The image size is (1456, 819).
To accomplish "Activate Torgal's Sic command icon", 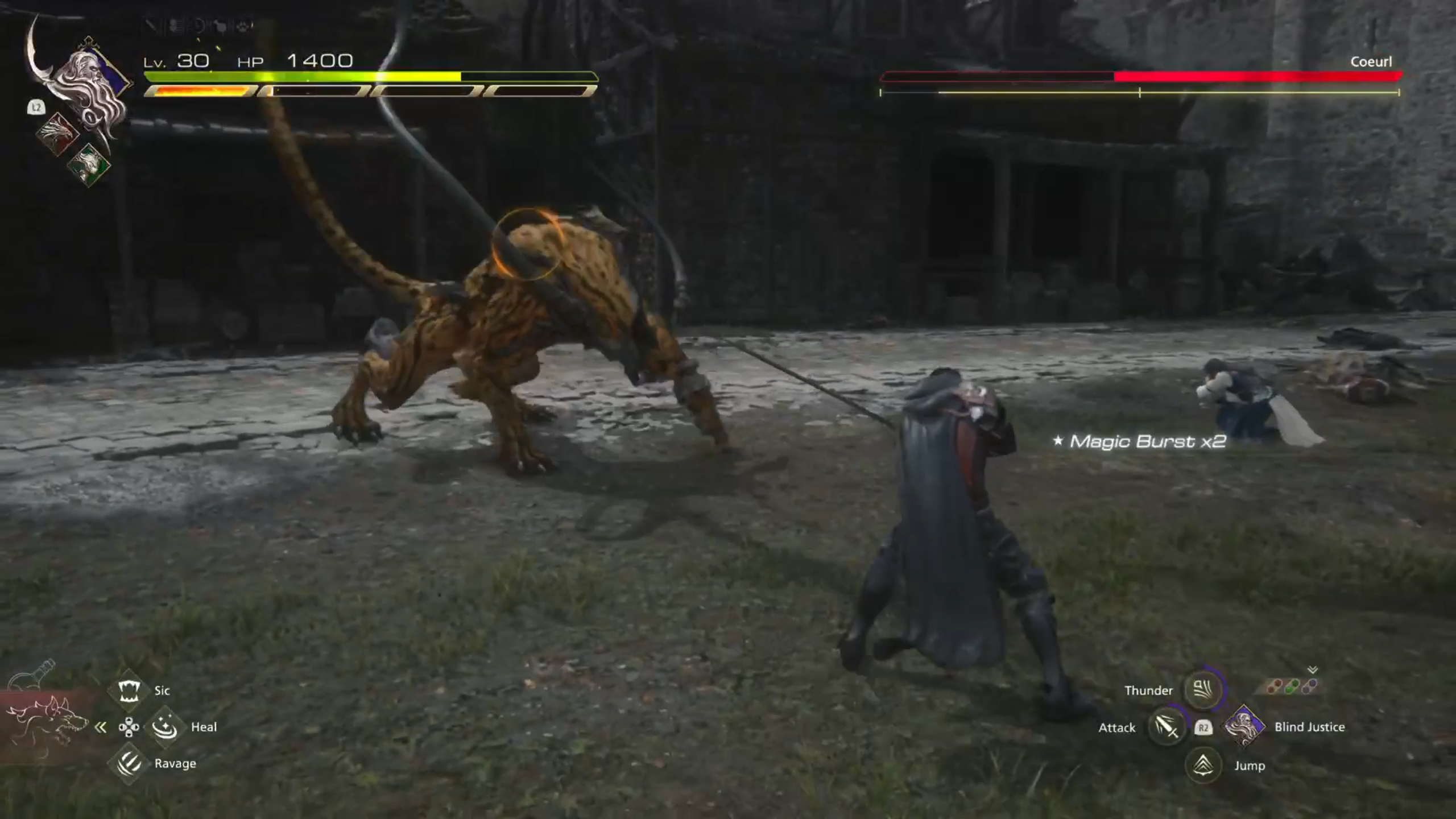I will (x=129, y=690).
